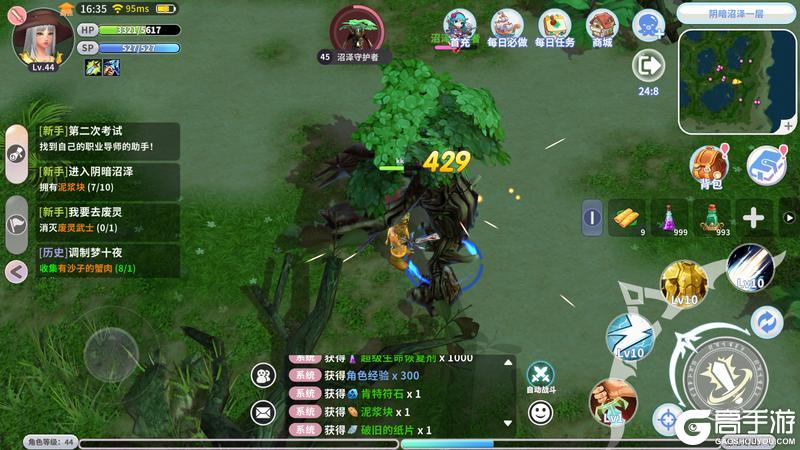Screen dimensions: 800x450
Task: Open the 每日必做 daily must-do menu
Action: tap(506, 28)
